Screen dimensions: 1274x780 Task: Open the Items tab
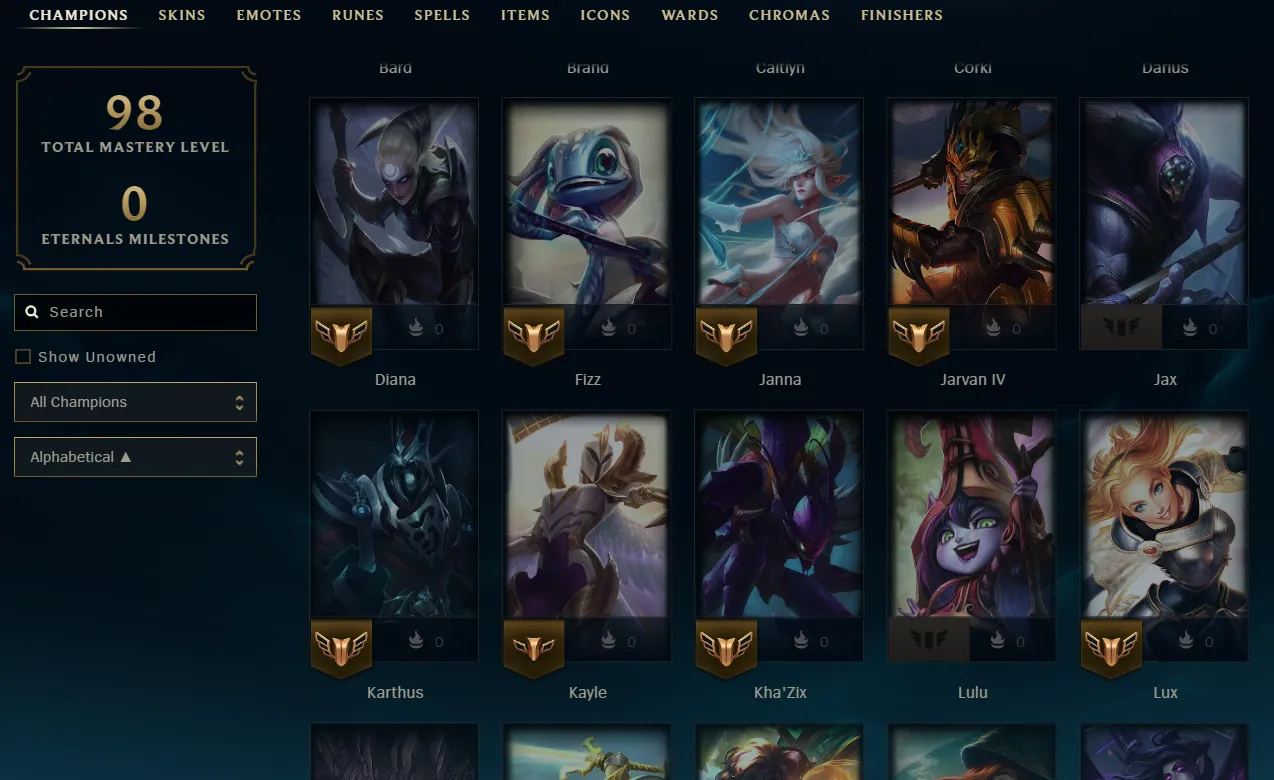click(x=525, y=15)
